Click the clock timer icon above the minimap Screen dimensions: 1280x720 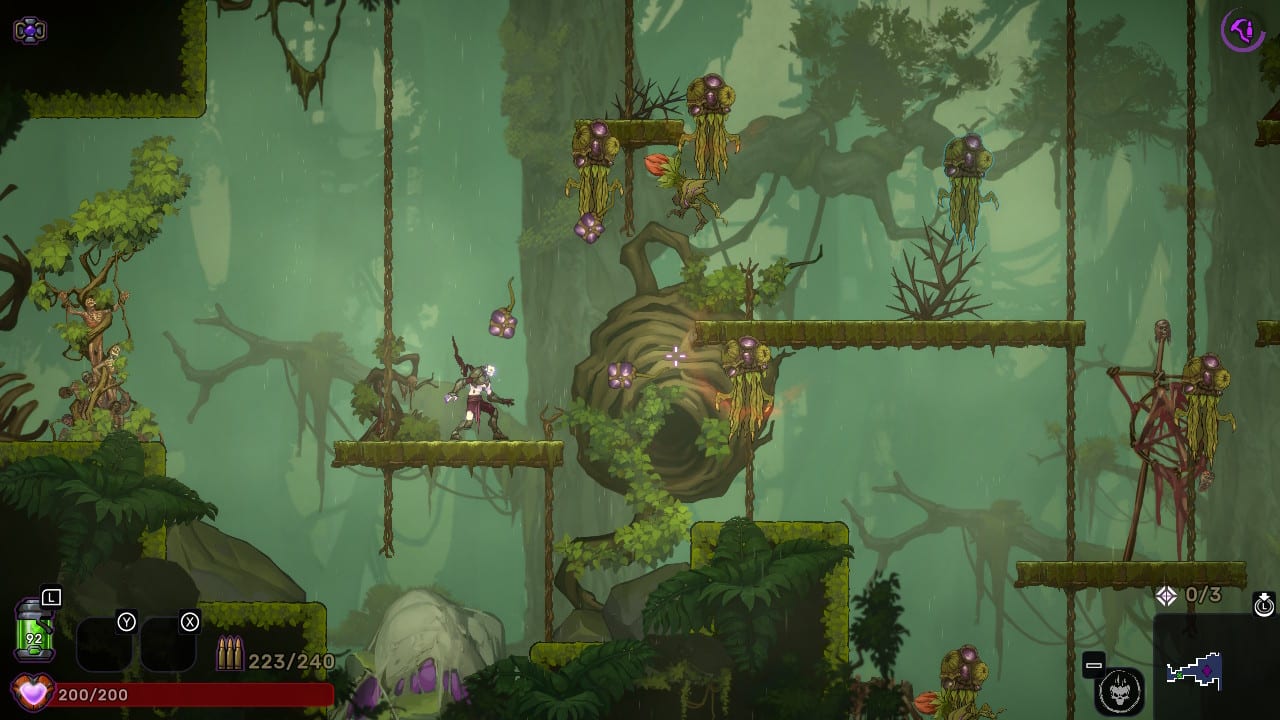tap(1264, 607)
